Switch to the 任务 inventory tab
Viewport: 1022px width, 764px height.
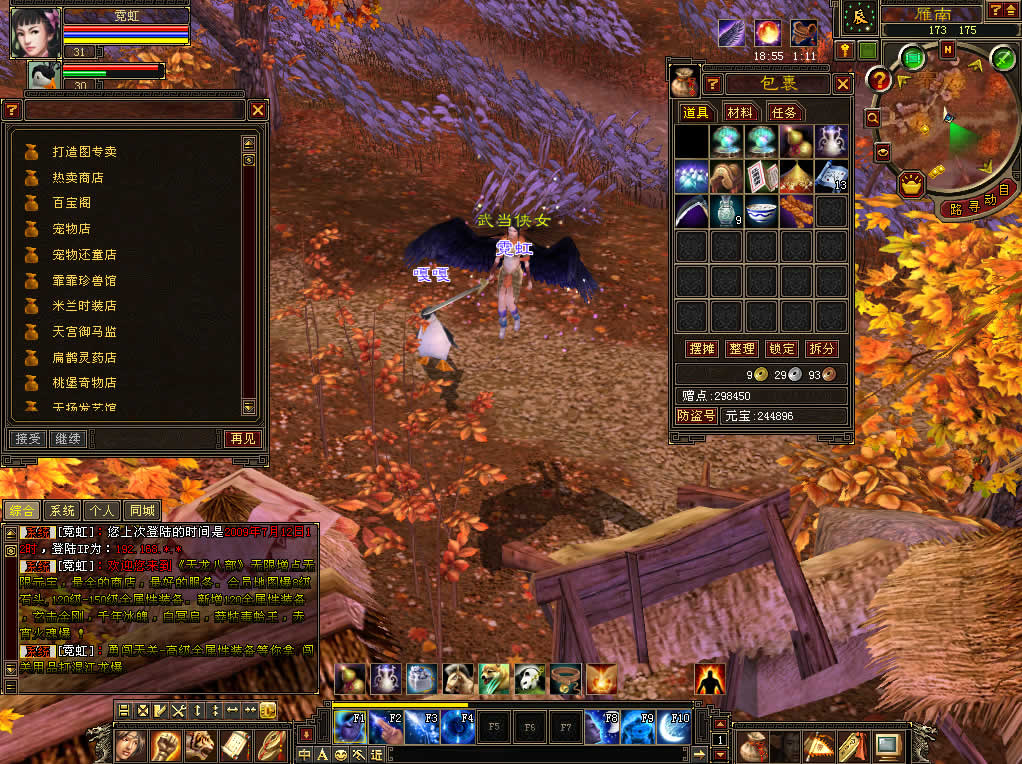[x=784, y=113]
